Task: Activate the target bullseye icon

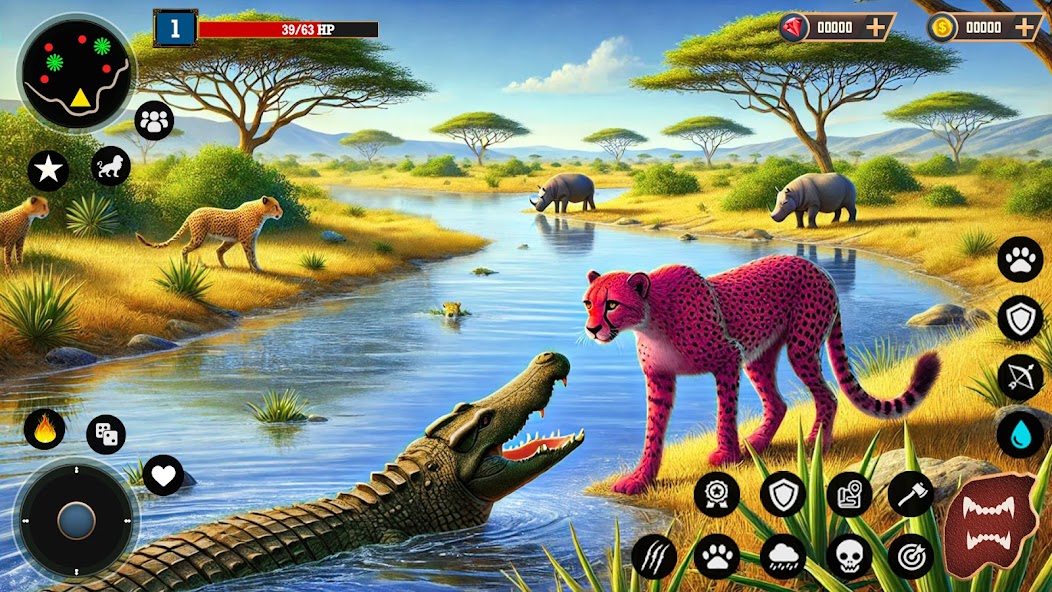Action: pos(911,556)
